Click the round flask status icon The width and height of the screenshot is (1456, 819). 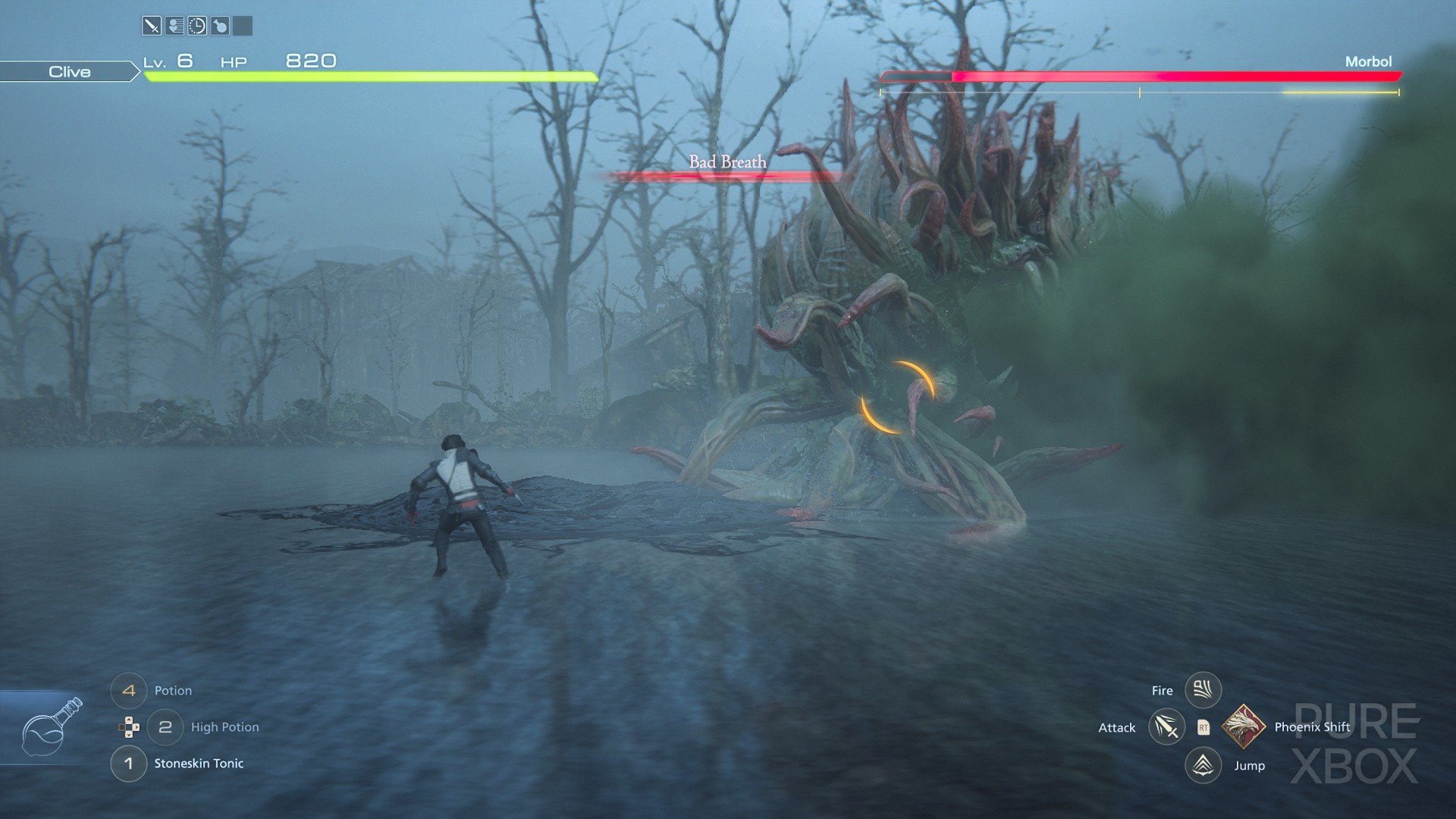click(220, 27)
